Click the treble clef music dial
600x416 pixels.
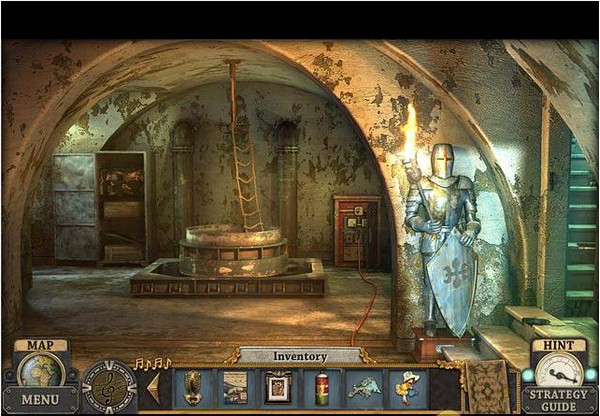[109, 386]
